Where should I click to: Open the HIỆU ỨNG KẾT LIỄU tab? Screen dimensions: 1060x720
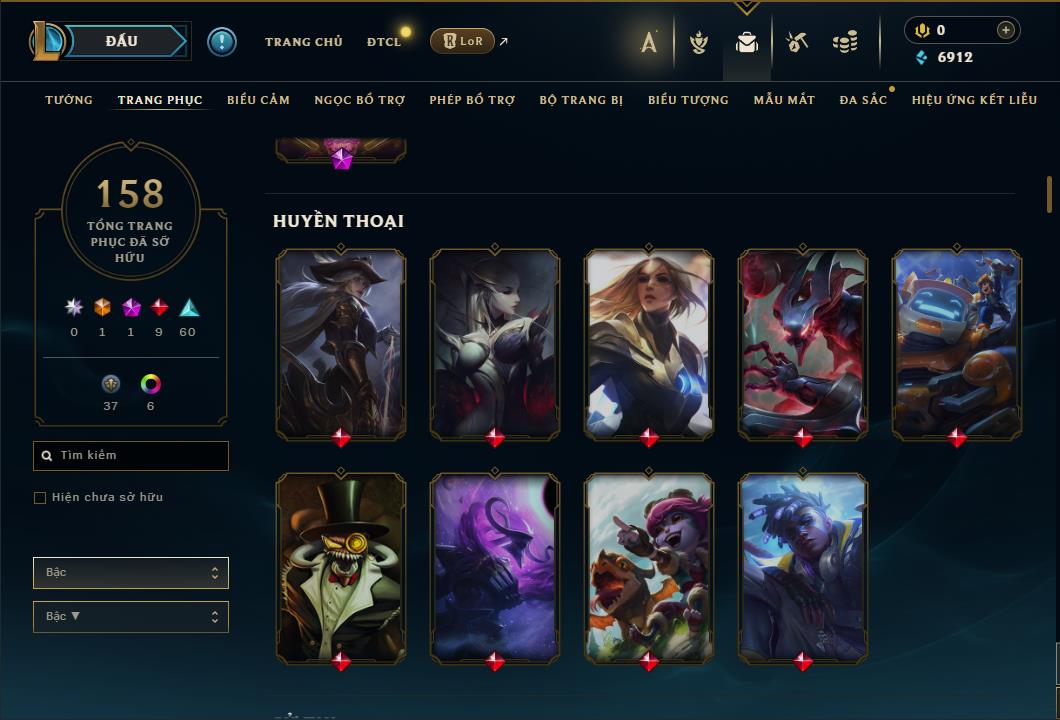pos(974,100)
